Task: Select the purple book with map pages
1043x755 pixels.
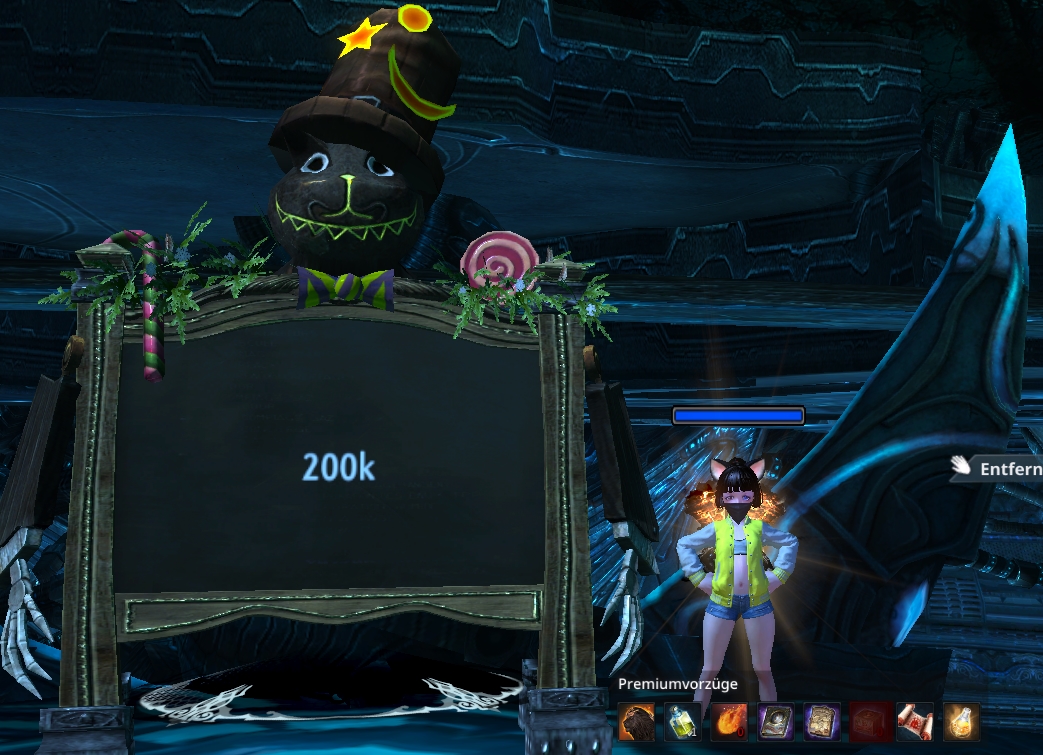Action: 821,720
